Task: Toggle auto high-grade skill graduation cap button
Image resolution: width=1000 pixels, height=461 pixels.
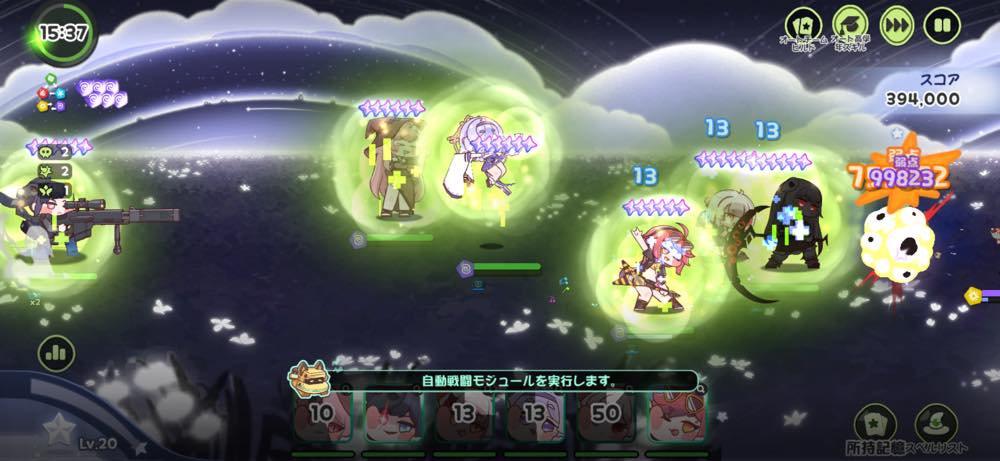Action: click(x=850, y=26)
